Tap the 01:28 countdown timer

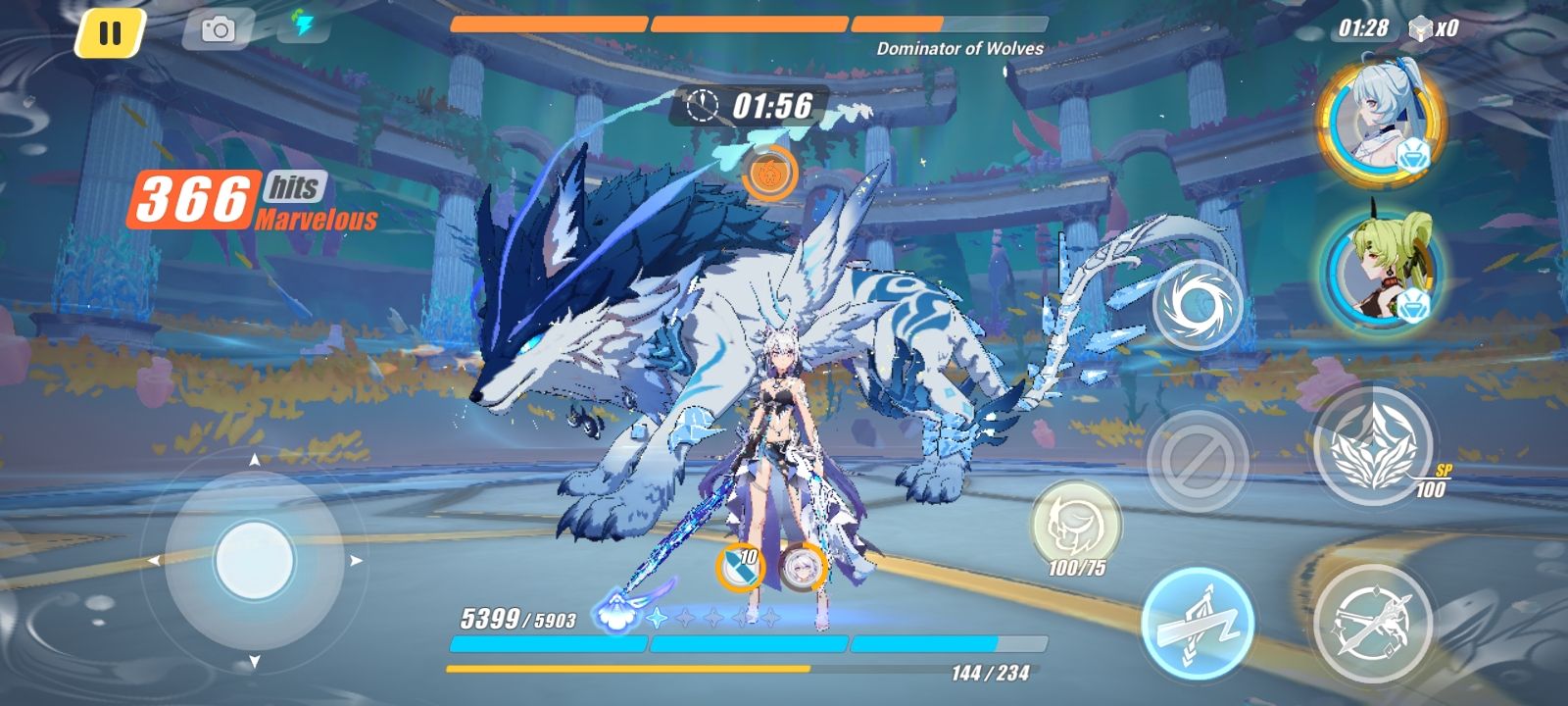(x=1361, y=29)
